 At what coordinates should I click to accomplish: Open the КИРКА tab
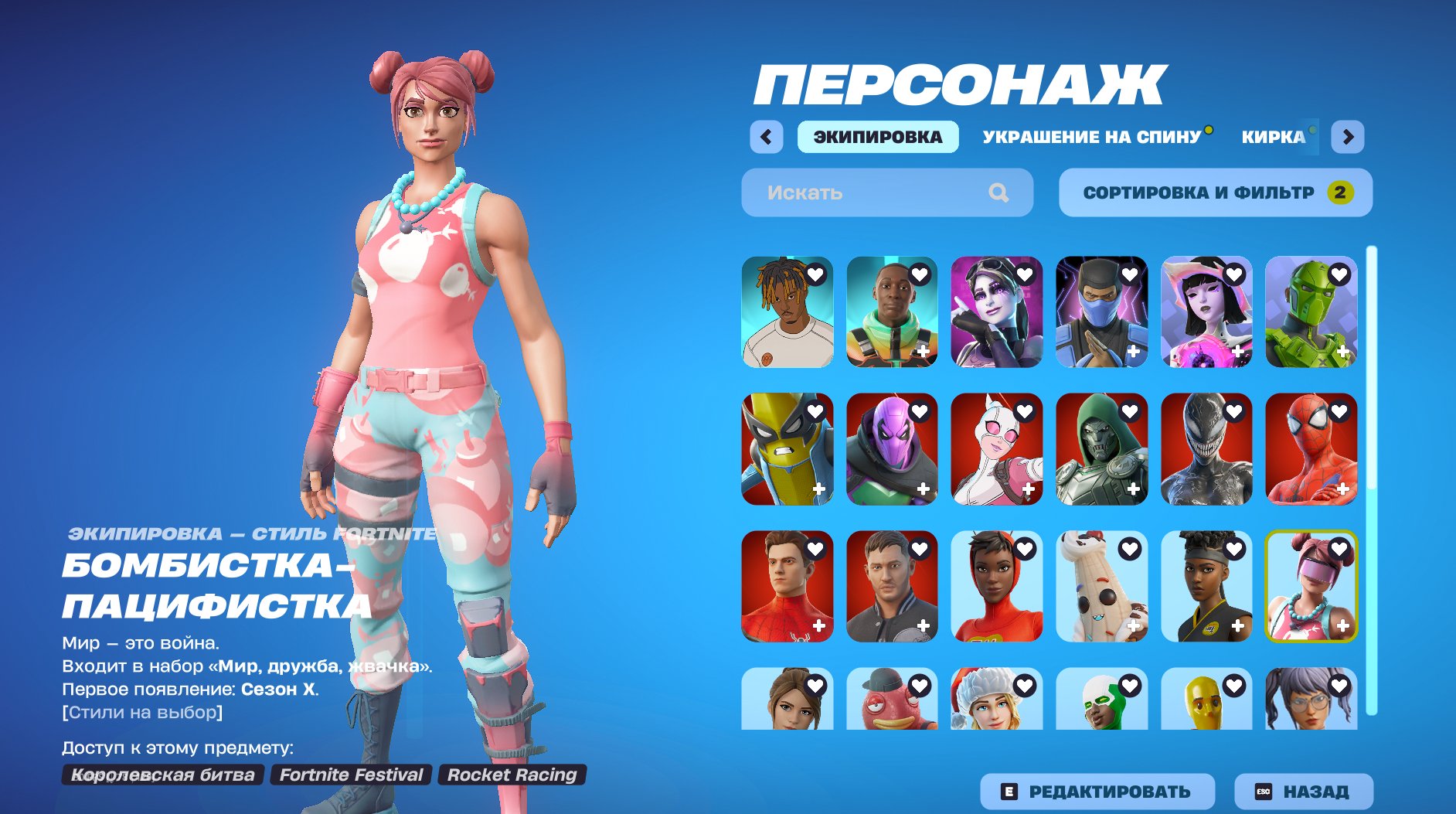(x=1275, y=137)
